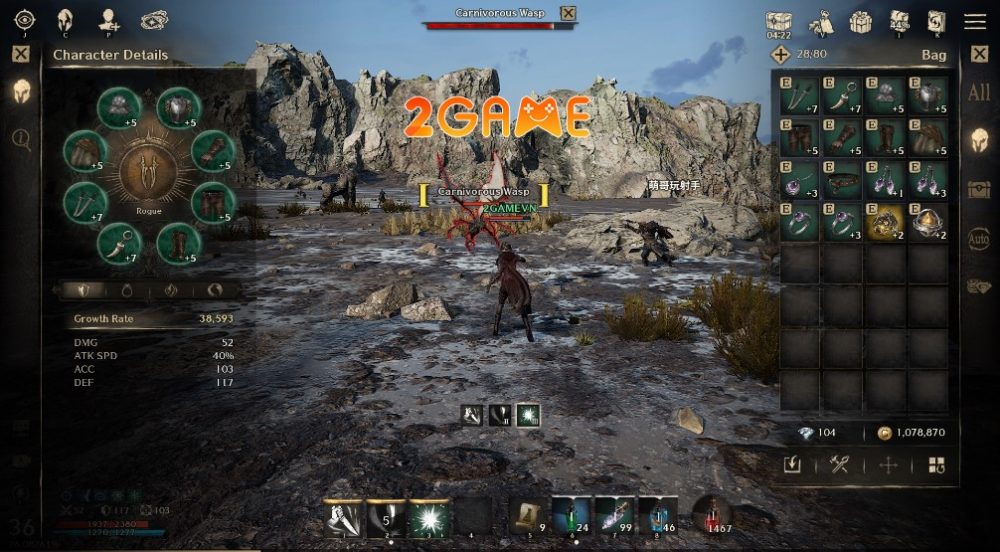The image size is (1000, 552).
Task: Choose the leather belt item in the bag
Action: click(842, 179)
